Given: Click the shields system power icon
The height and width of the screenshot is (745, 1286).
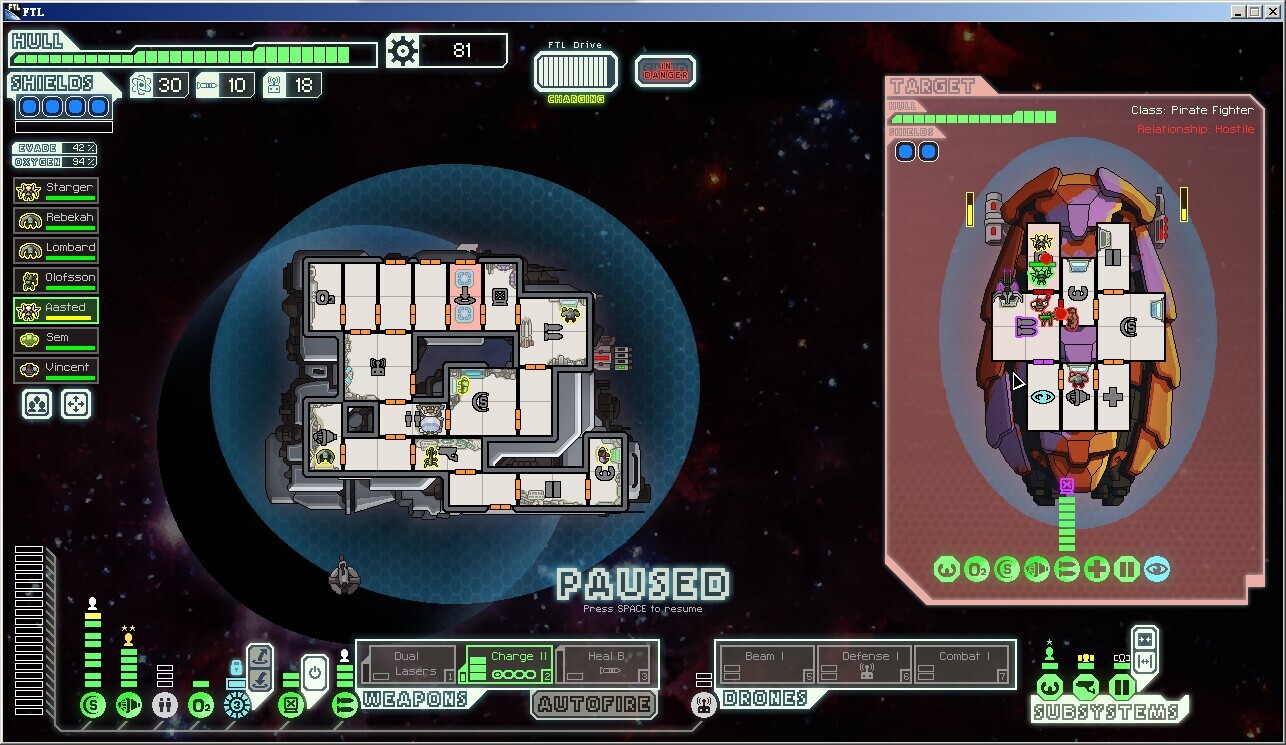Looking at the screenshot, I should point(93,705).
